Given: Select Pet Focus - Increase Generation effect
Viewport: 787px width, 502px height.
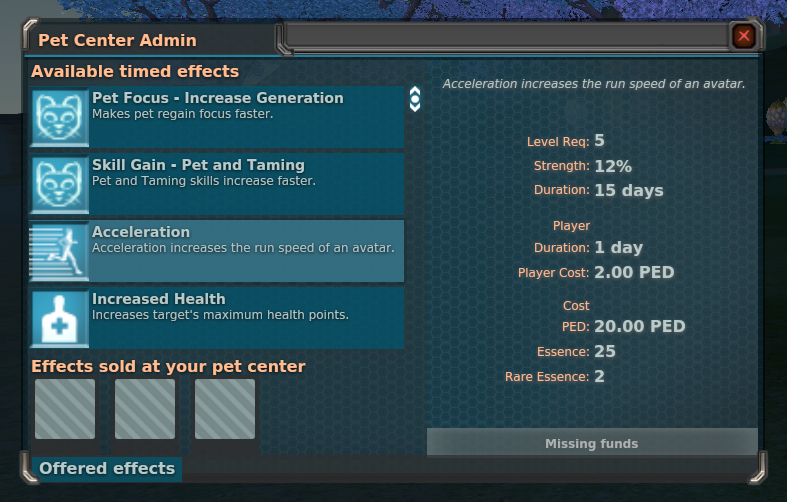Looking at the screenshot, I should pyautogui.click(x=217, y=117).
